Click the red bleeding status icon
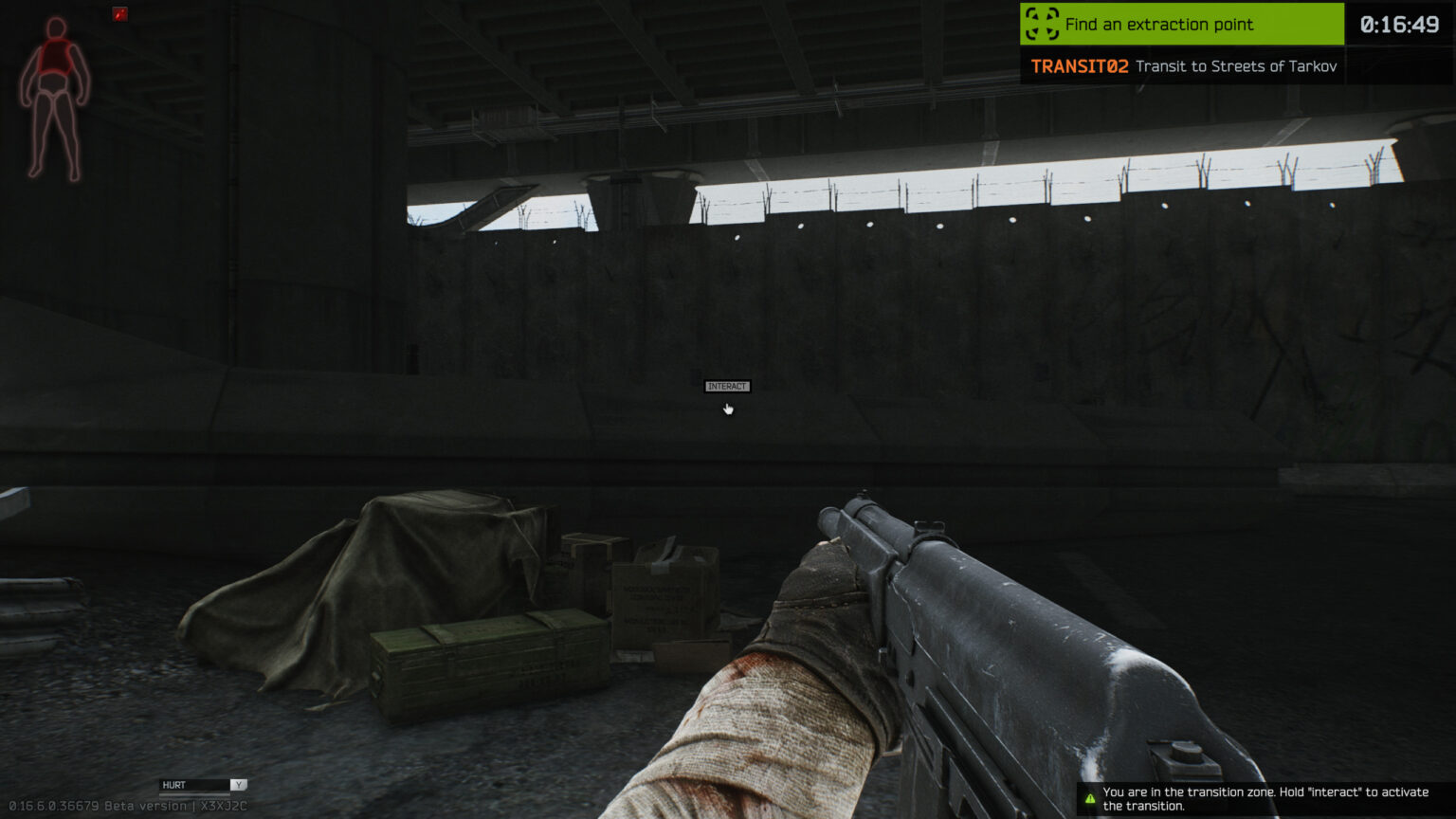The height and width of the screenshot is (819, 1456). coord(119,14)
